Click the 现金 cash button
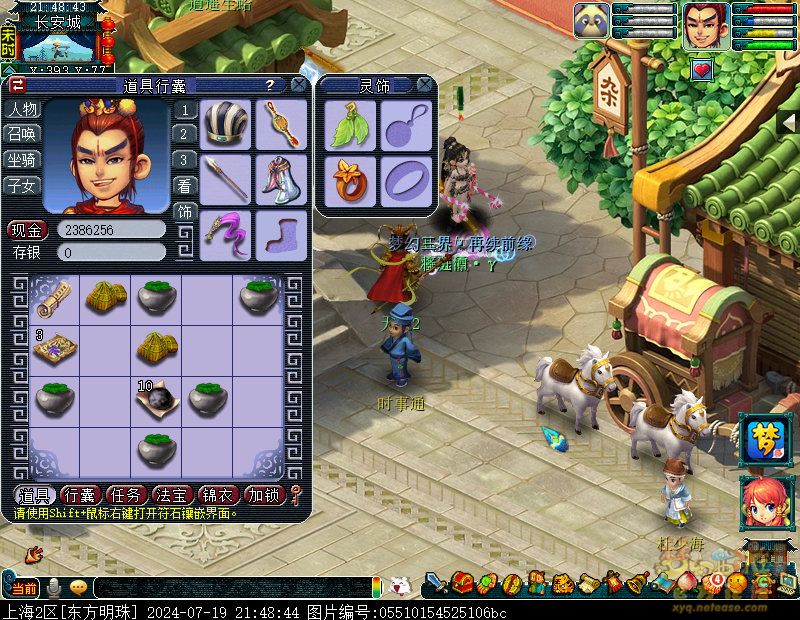800x620 pixels. pyautogui.click(x=27, y=230)
